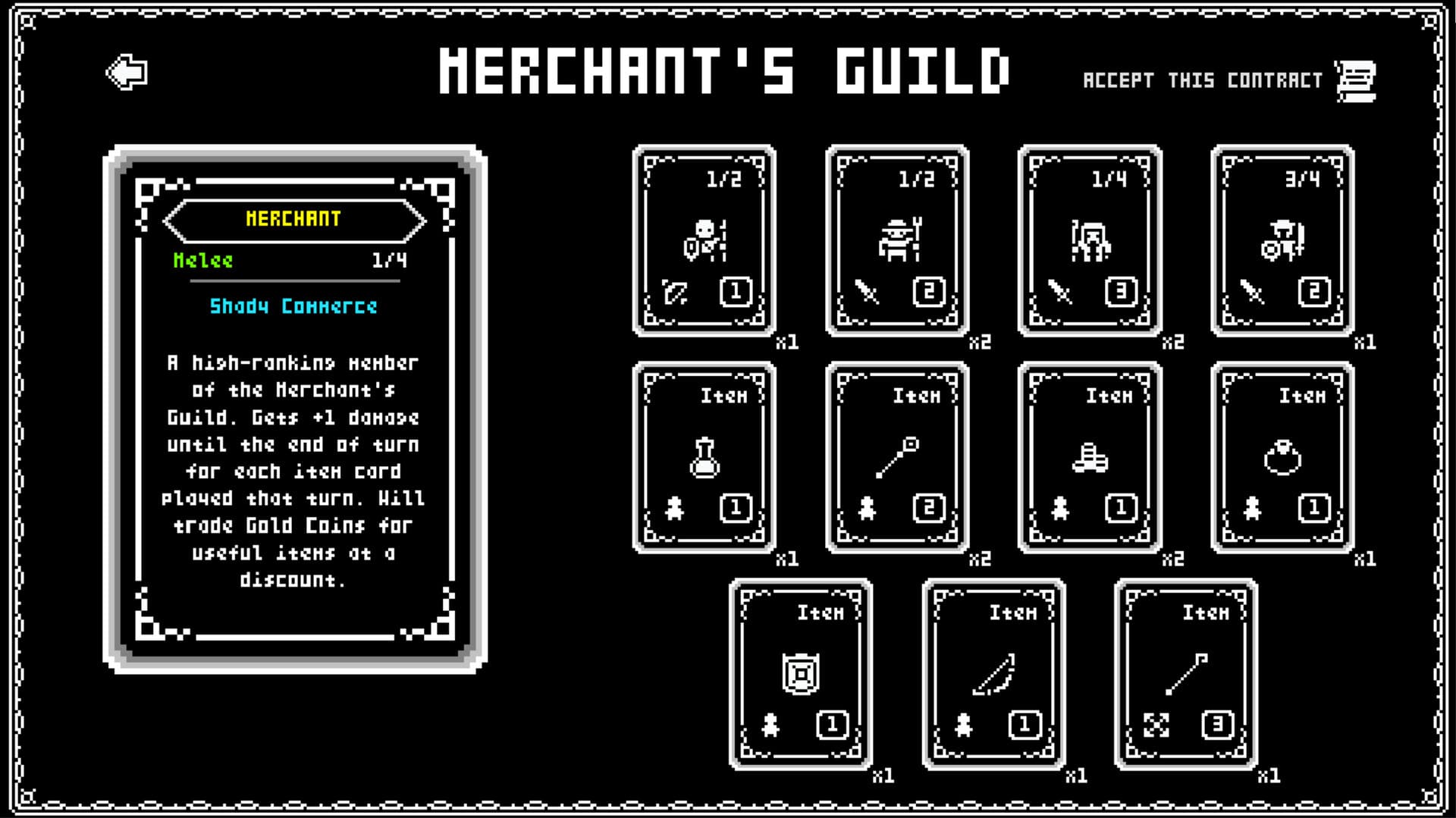Screen dimensions: 1456x818
Task: Click the Merchant's Guild title
Action: pyautogui.click(x=724, y=71)
